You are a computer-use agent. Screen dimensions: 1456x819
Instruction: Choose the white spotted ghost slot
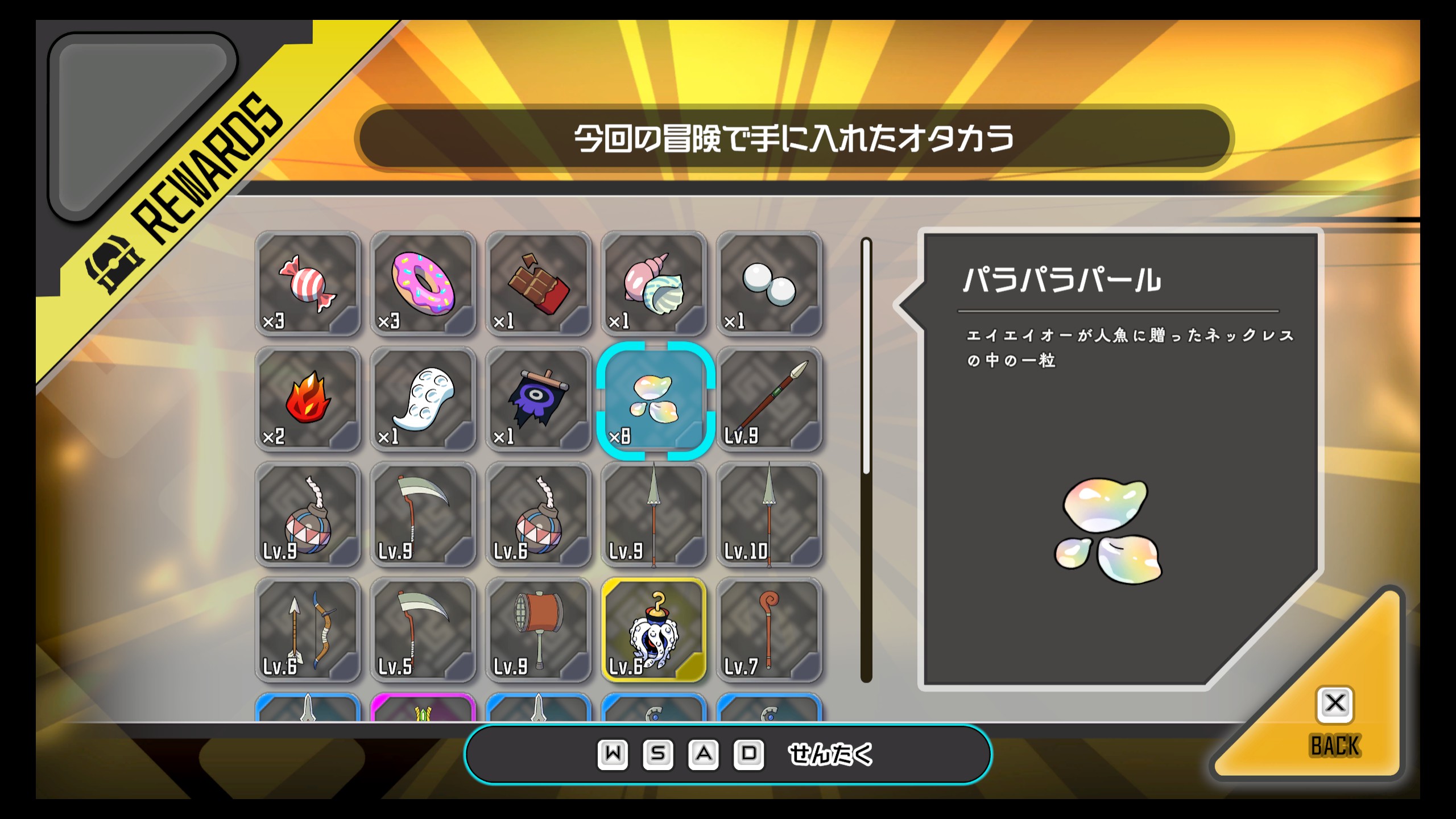click(x=423, y=399)
